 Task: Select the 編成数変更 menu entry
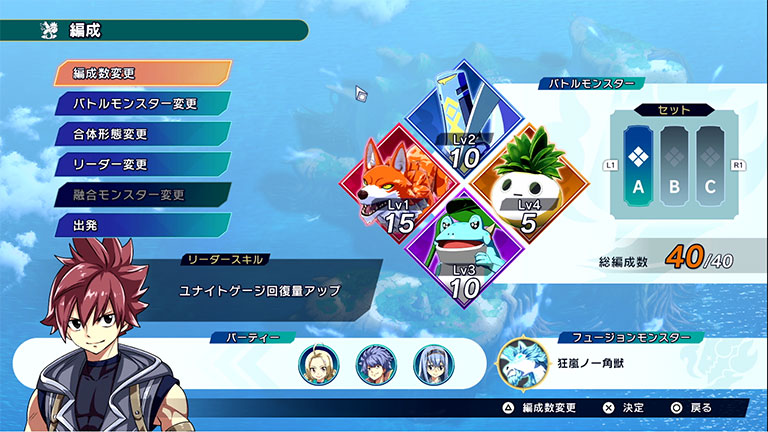pyautogui.click(x=143, y=73)
